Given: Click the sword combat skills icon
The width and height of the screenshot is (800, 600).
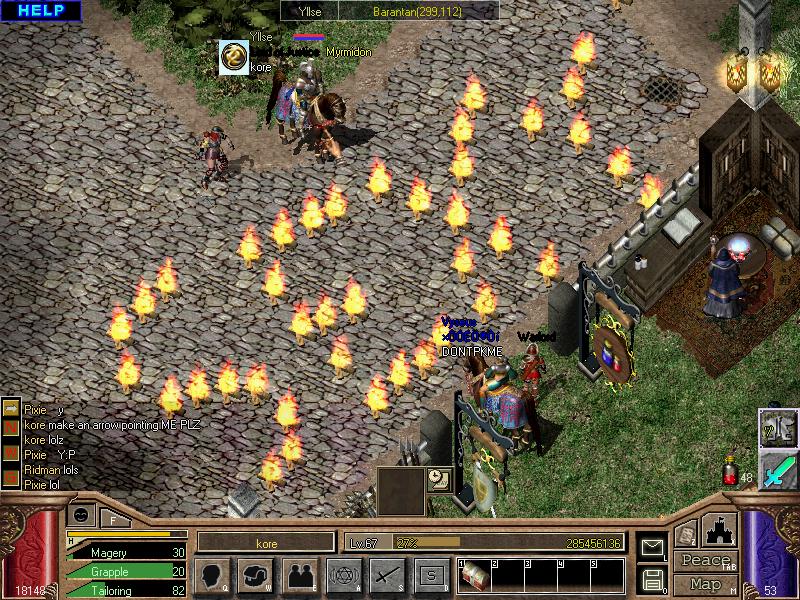Looking at the screenshot, I should tap(387, 575).
